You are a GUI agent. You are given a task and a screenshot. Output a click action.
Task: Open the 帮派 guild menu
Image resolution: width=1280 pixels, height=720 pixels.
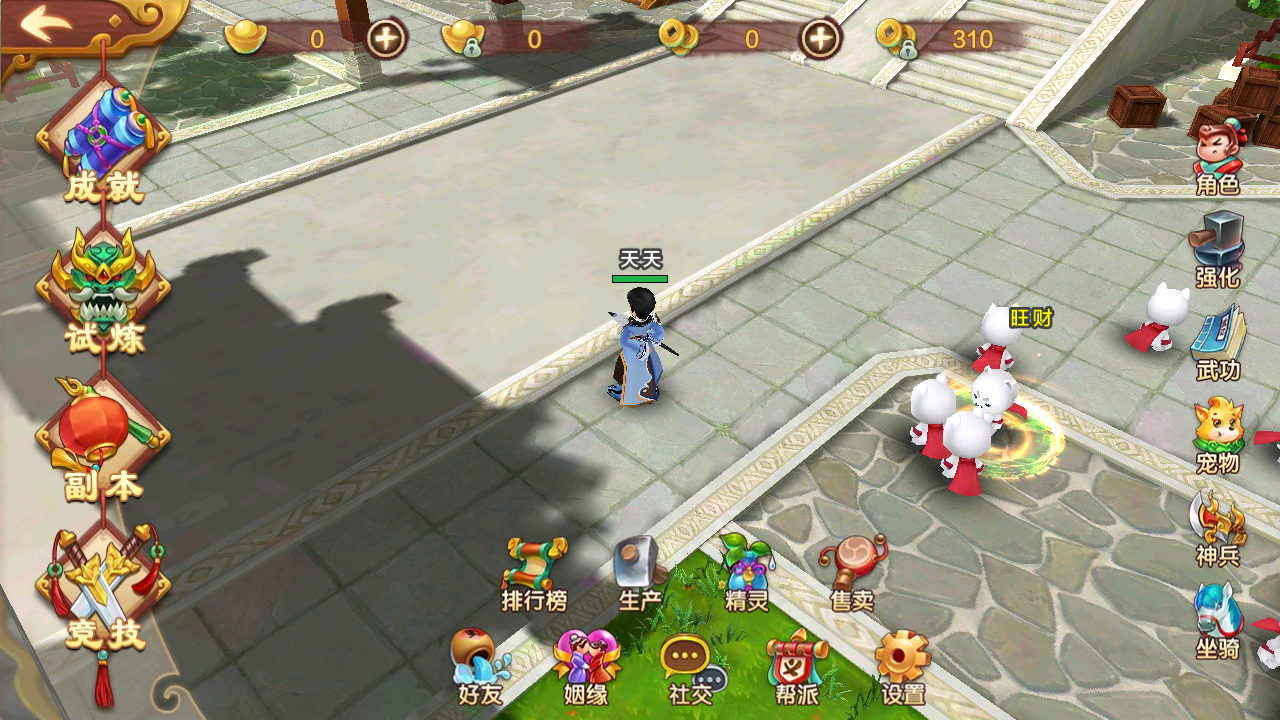(x=797, y=665)
